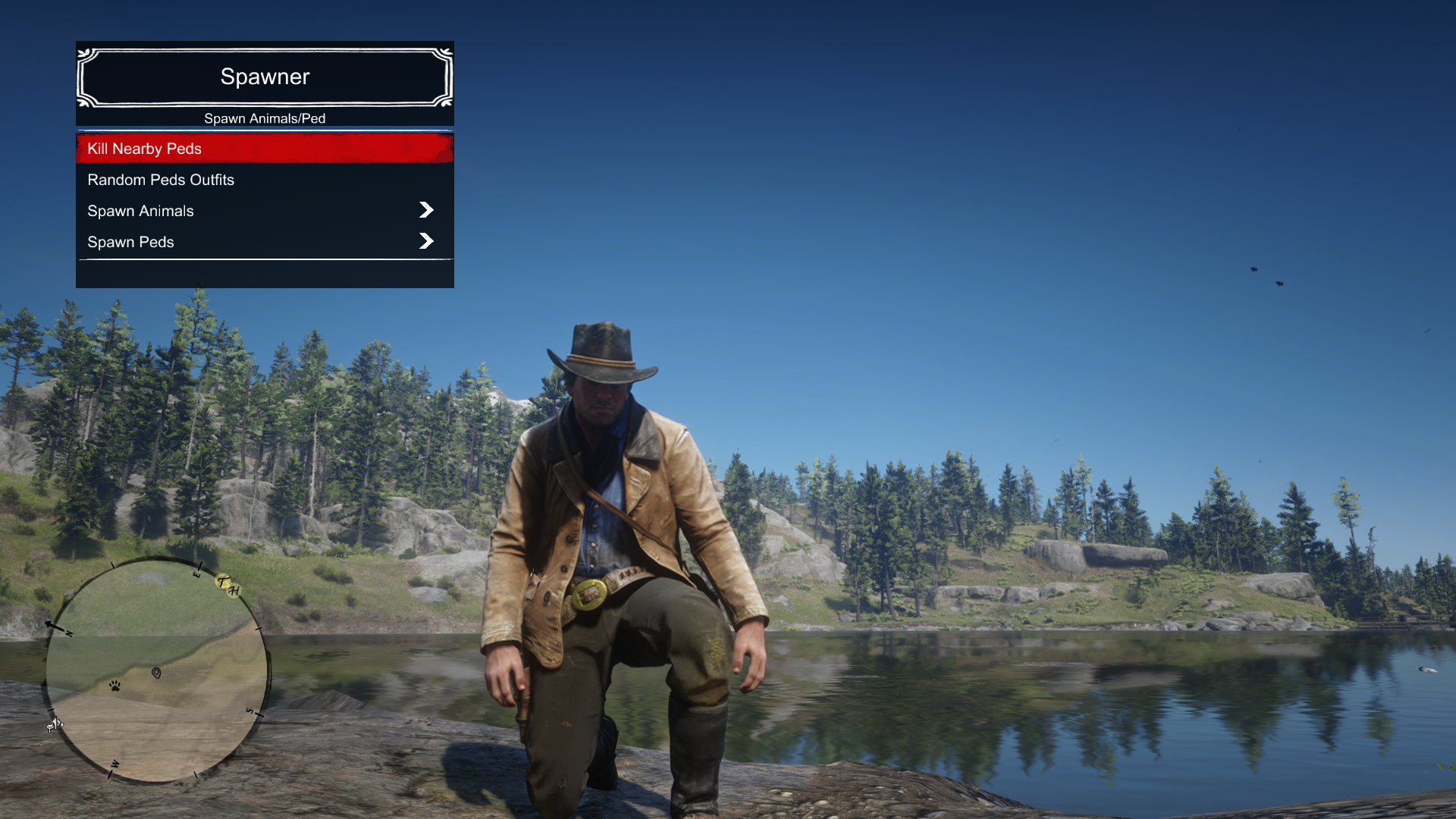The height and width of the screenshot is (819, 1456).
Task: Open the Spawn Animals submenu
Action: click(x=265, y=211)
